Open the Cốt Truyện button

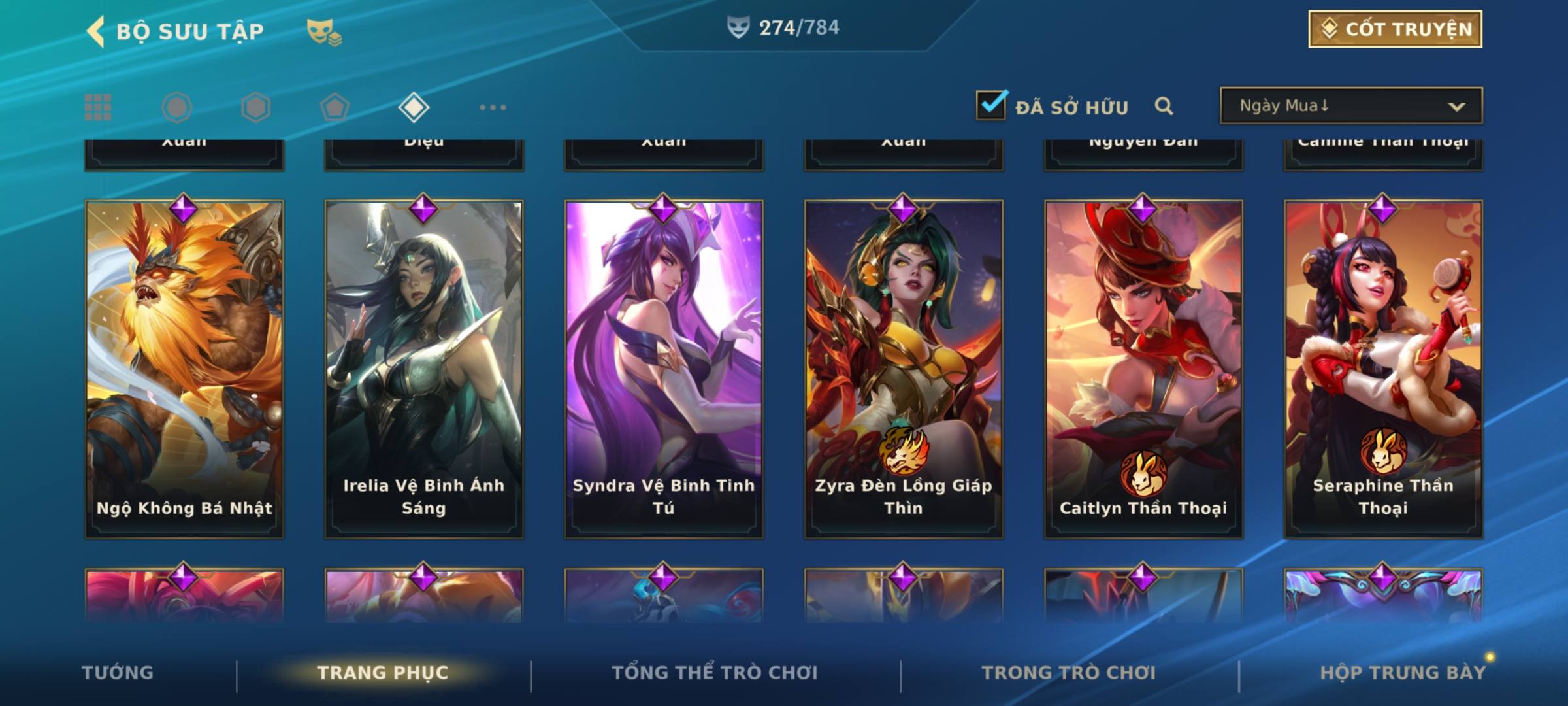click(1395, 29)
